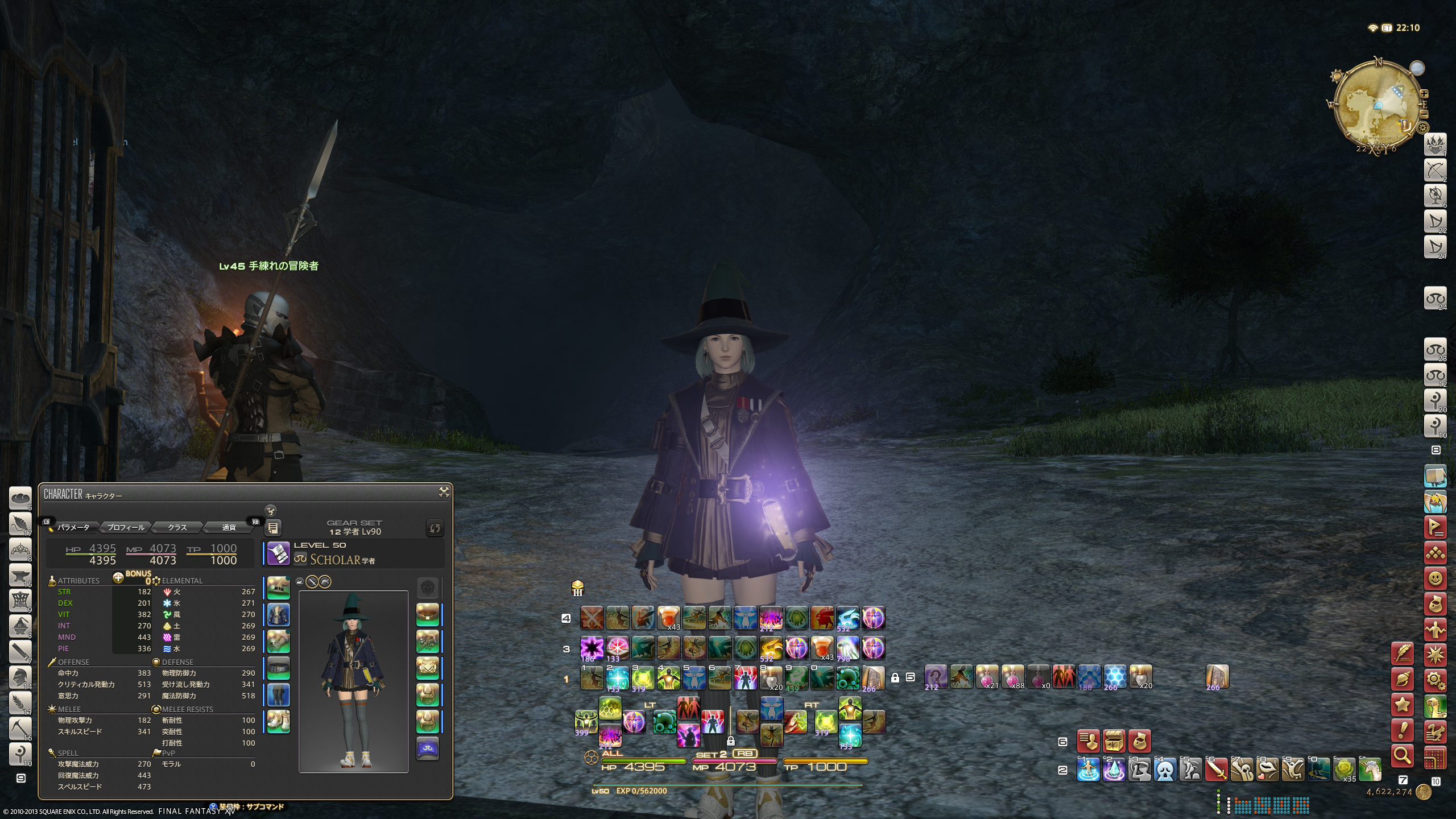Open the system configuration gears icon
The image size is (1456, 819).
tap(1436, 680)
